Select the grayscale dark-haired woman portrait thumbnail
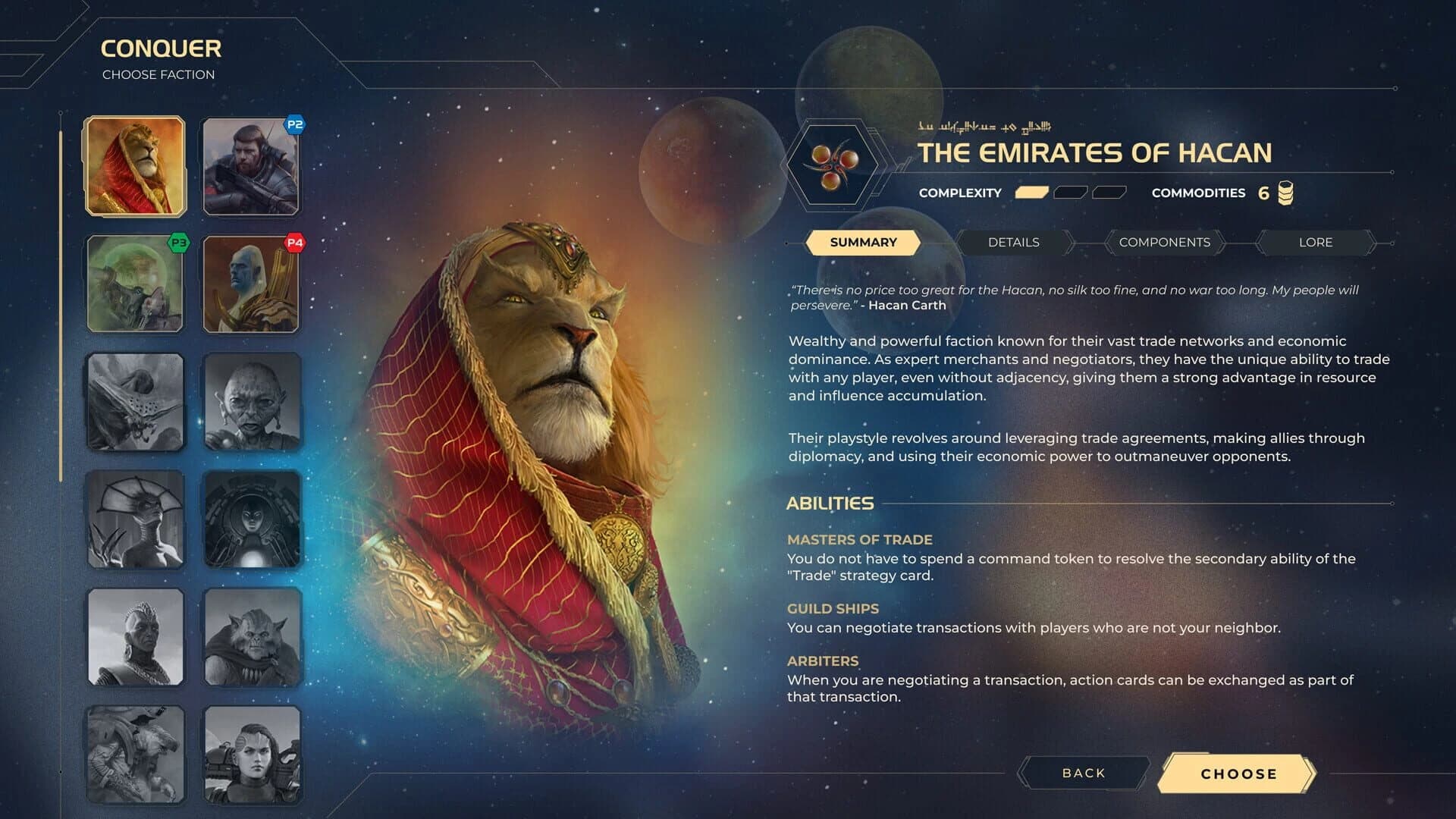The height and width of the screenshot is (819, 1456). [252, 755]
